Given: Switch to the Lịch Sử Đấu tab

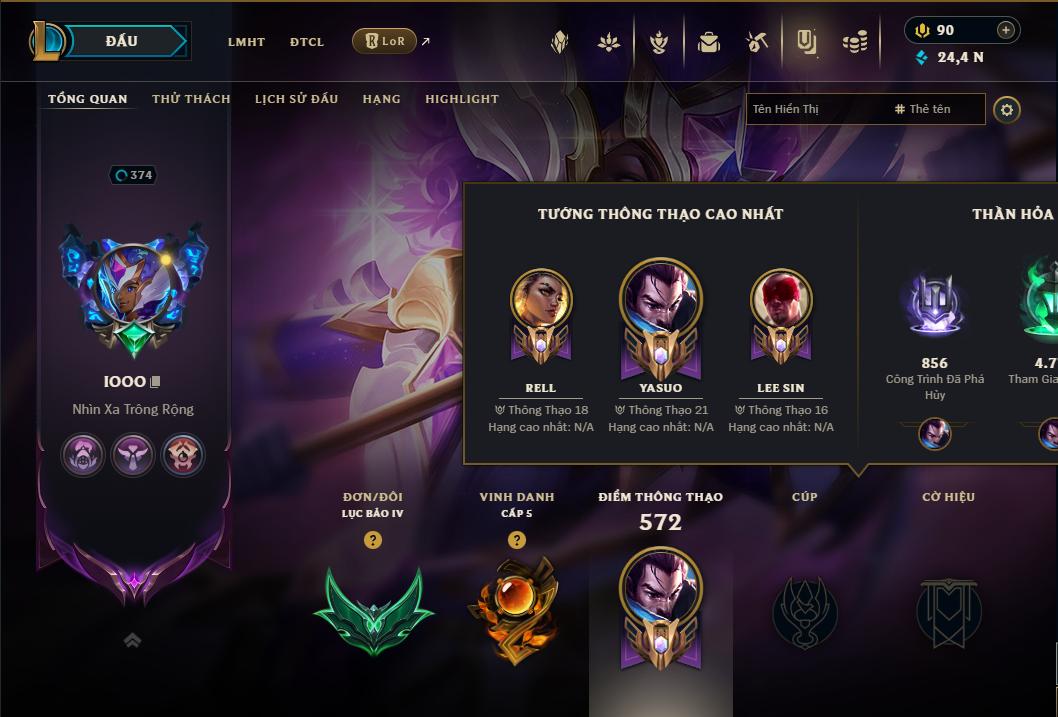Looking at the screenshot, I should (x=296, y=99).
